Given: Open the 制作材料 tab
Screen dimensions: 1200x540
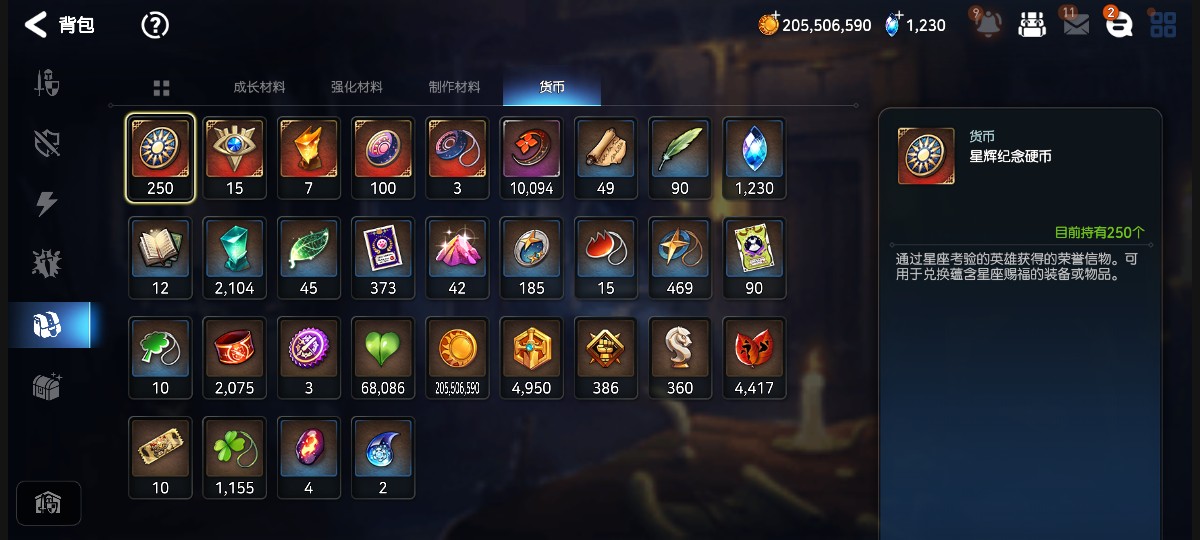Looking at the screenshot, I should point(454,88).
